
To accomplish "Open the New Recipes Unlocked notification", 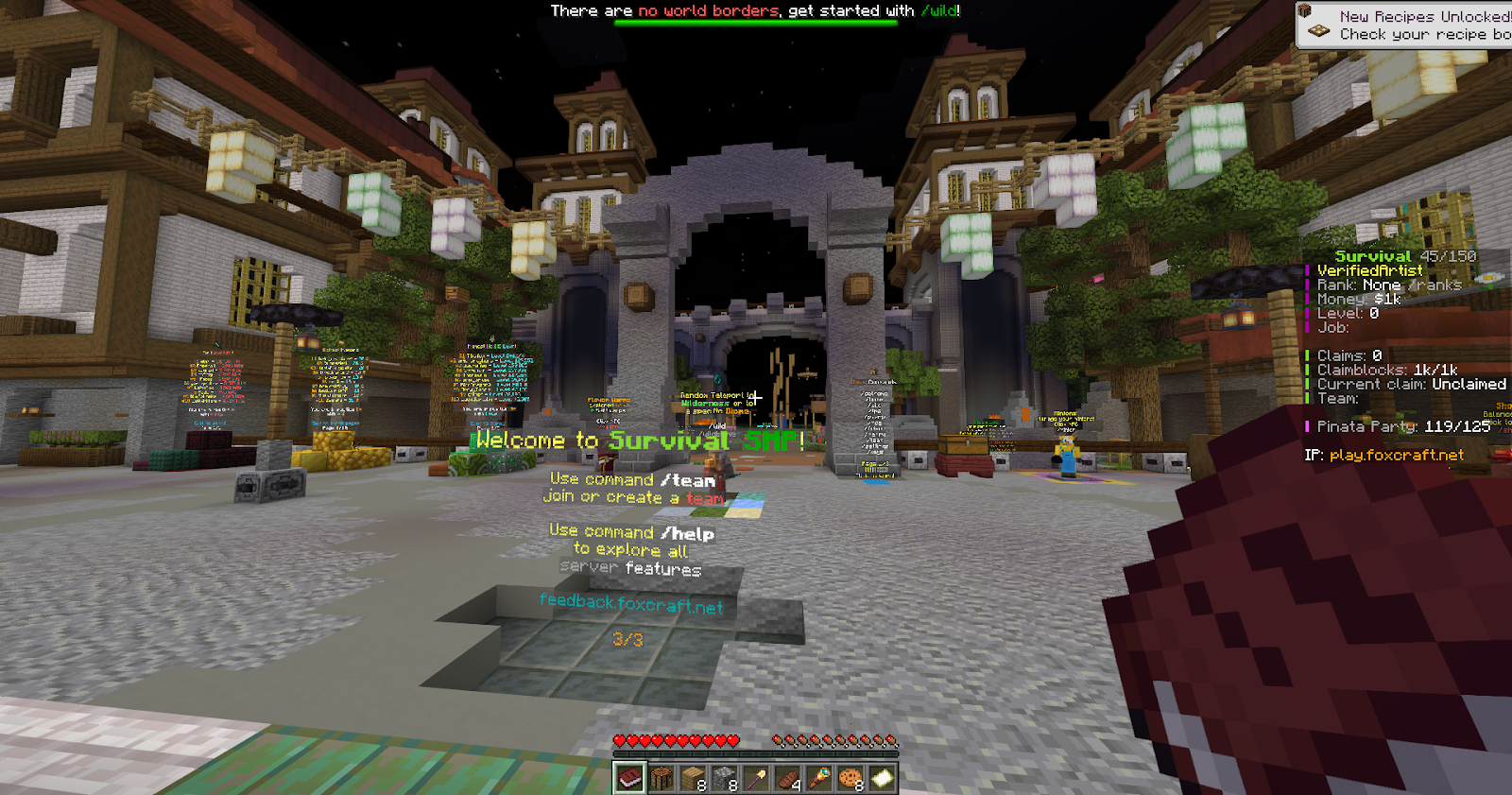I will (x=1408, y=24).
